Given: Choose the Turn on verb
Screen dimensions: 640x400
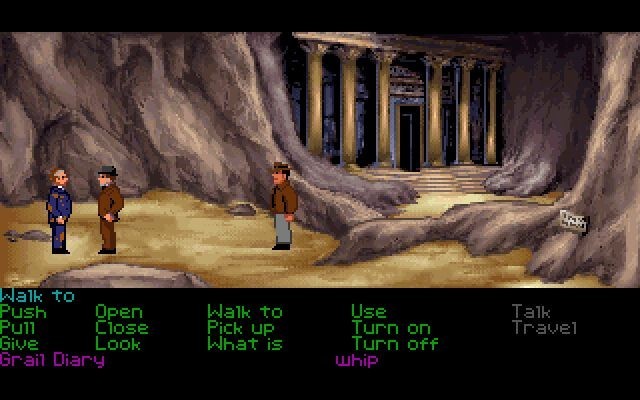Looking at the screenshot, I should (x=391, y=328).
